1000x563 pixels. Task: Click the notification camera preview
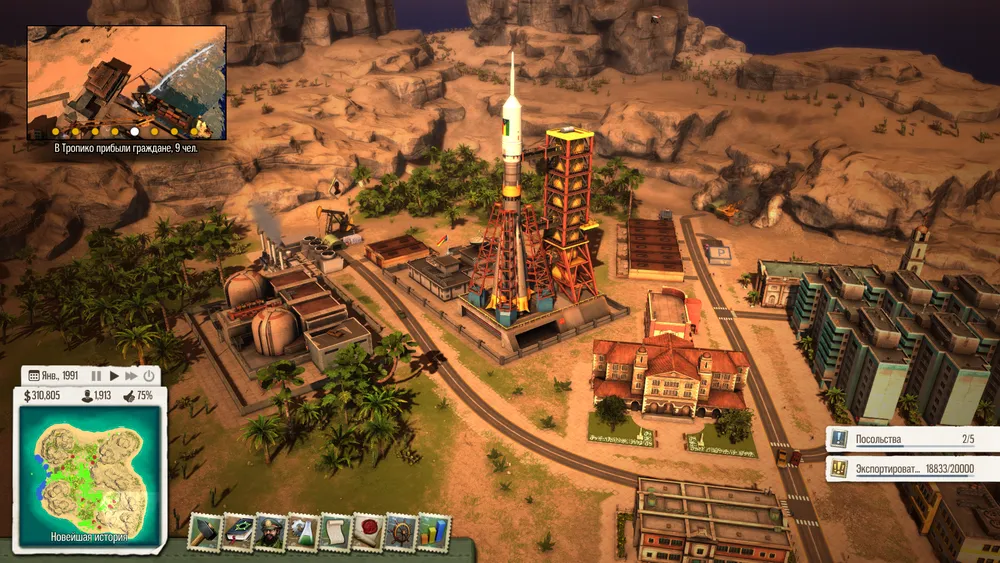click(x=126, y=75)
